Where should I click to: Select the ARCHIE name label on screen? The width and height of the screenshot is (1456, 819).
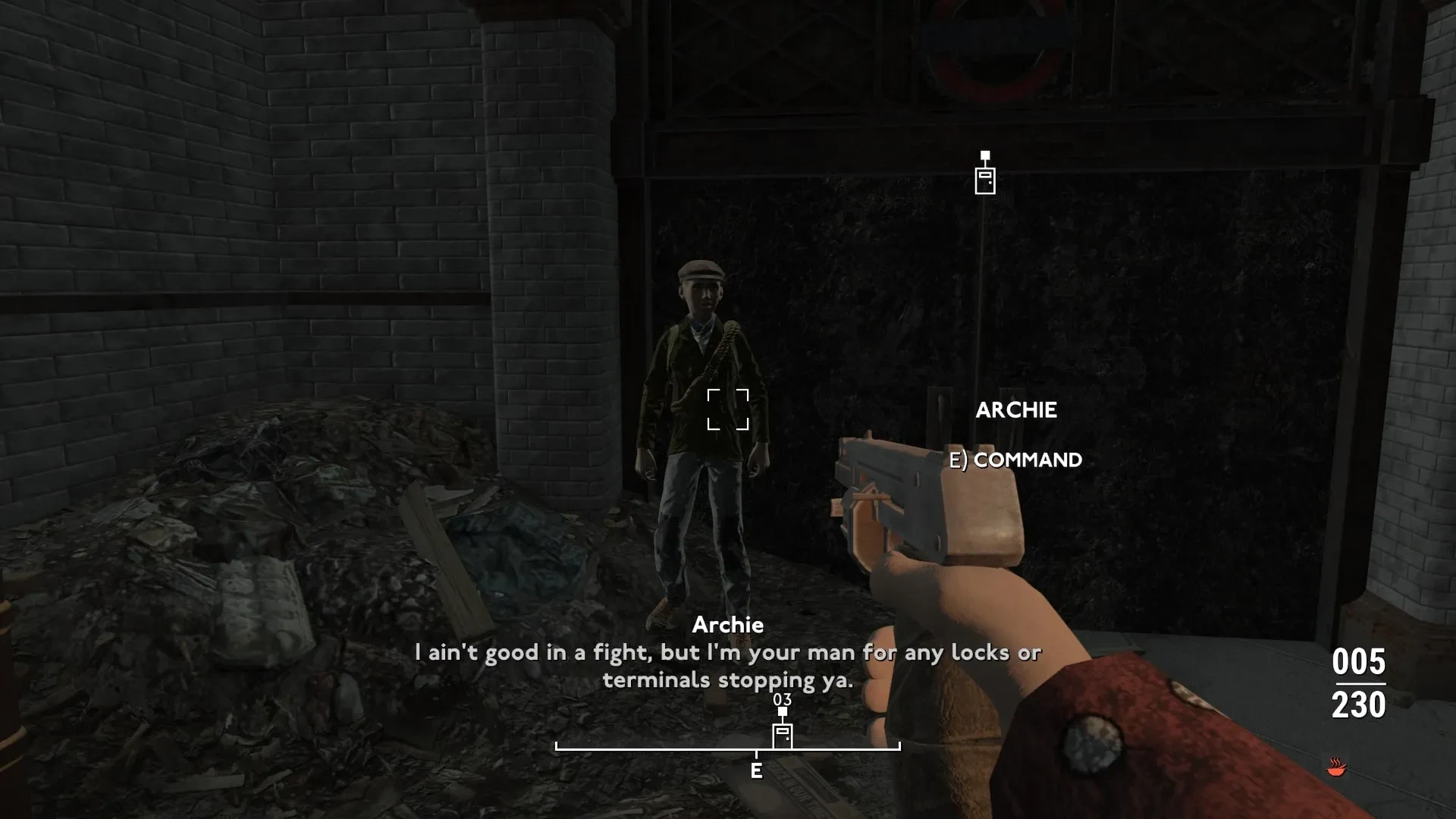pyautogui.click(x=1018, y=410)
